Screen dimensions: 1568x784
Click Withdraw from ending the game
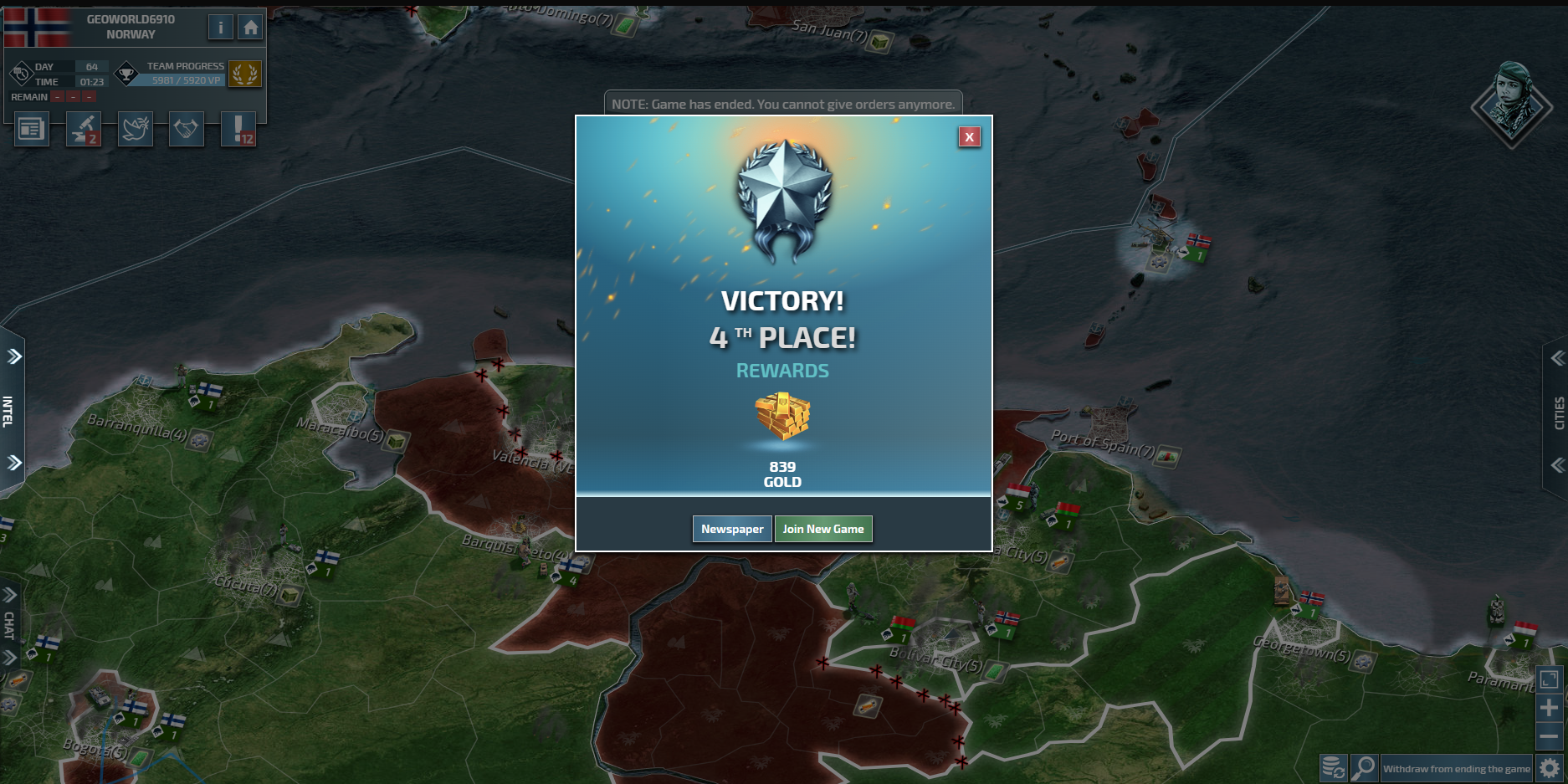point(1456,768)
